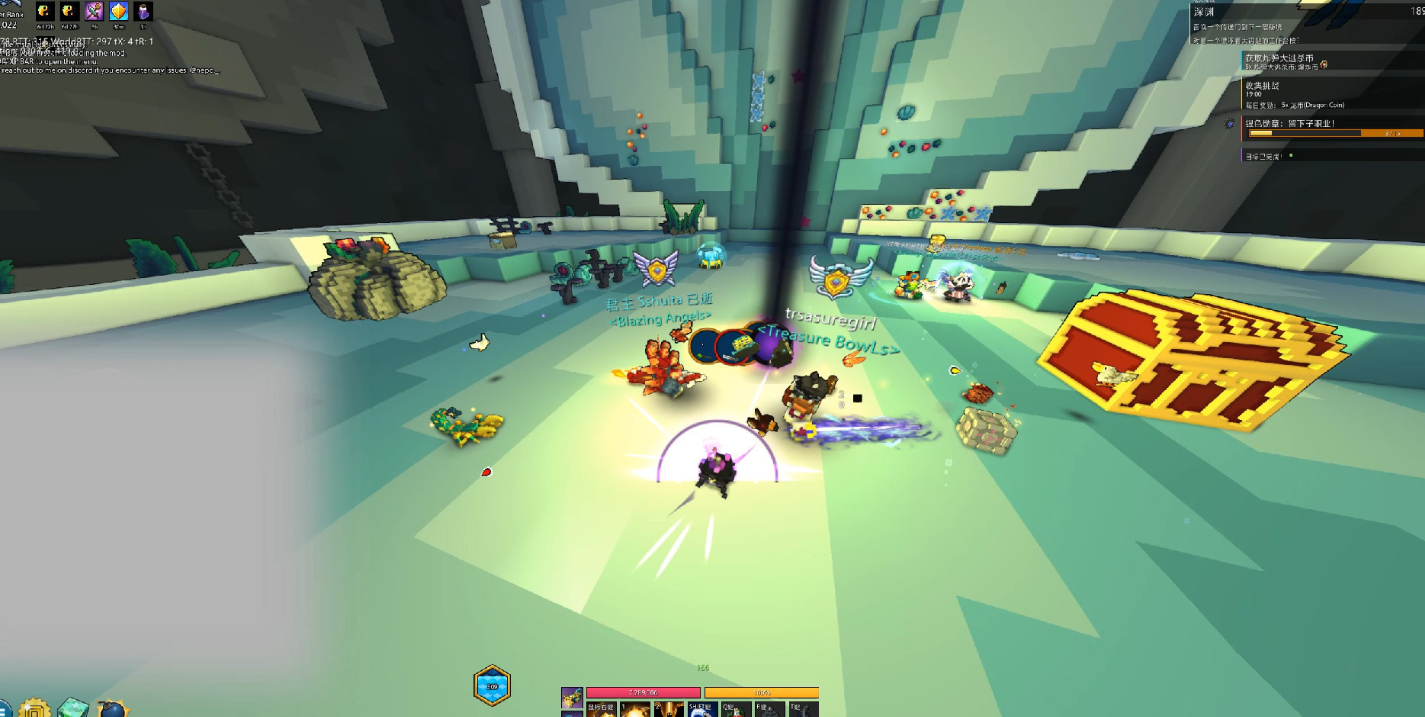Use the R key hotbar slot
Screen dimensions: 1425x717
pos(769,709)
